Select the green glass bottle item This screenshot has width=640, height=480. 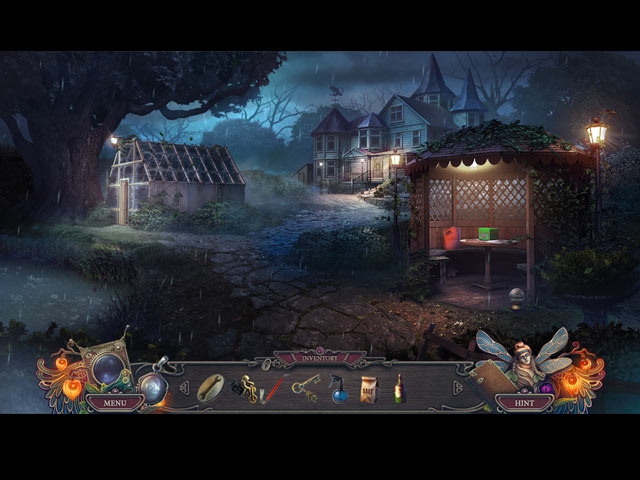click(x=399, y=389)
